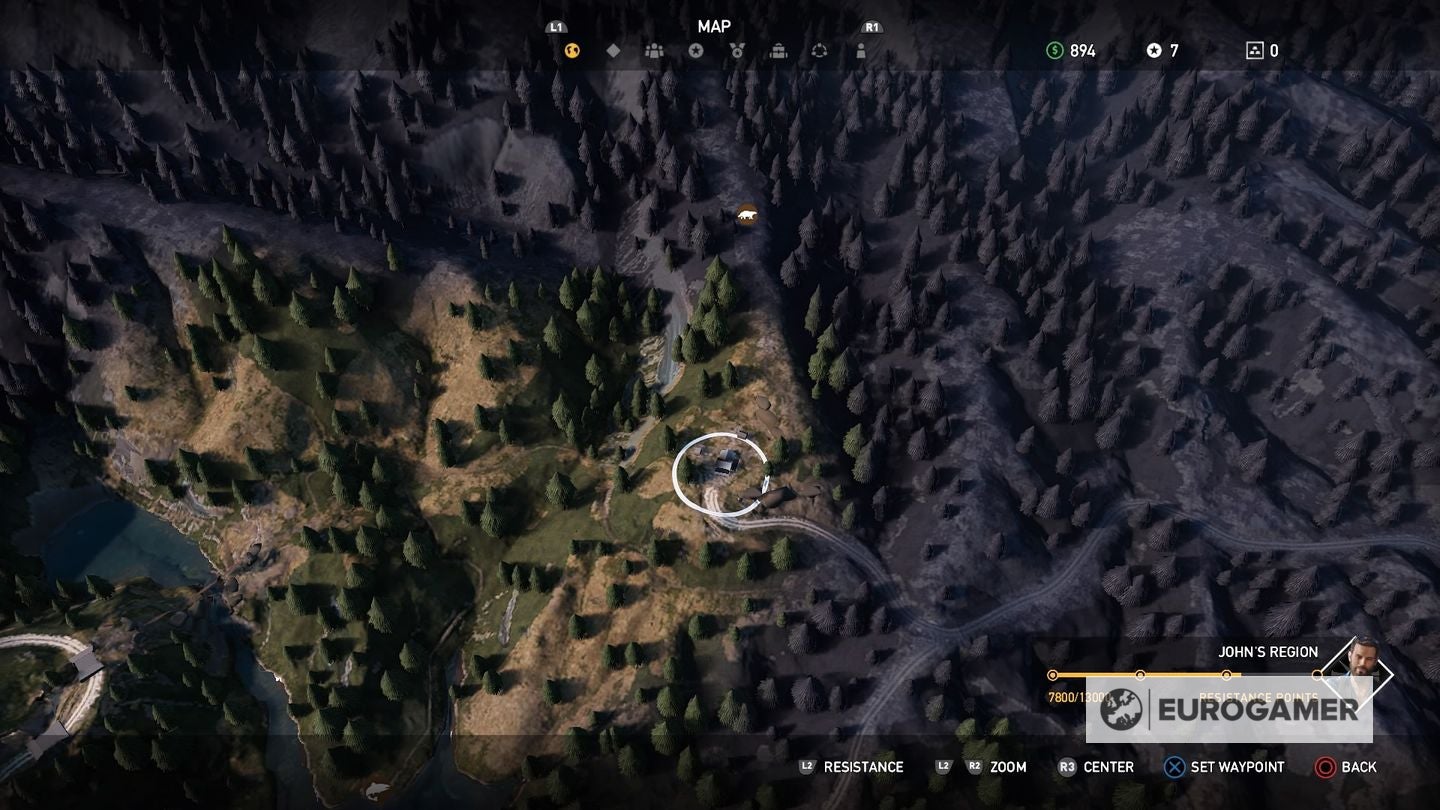The width and height of the screenshot is (1440, 810).
Task: Open the star challenges icon
Action: pyautogui.click(x=697, y=49)
